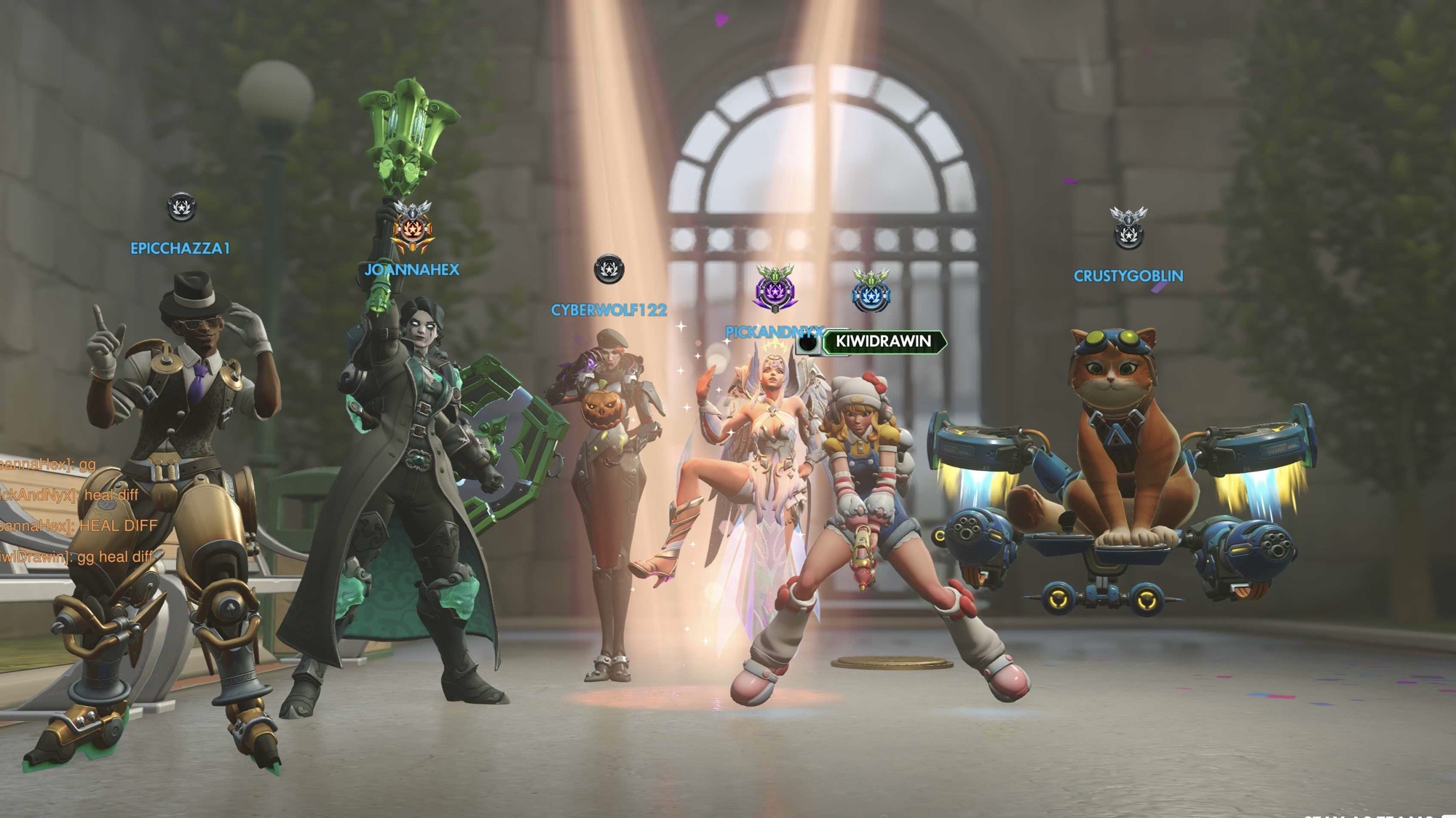Click the "HEAL DIFF" chat line
1456x818 pixels.
pos(78,526)
